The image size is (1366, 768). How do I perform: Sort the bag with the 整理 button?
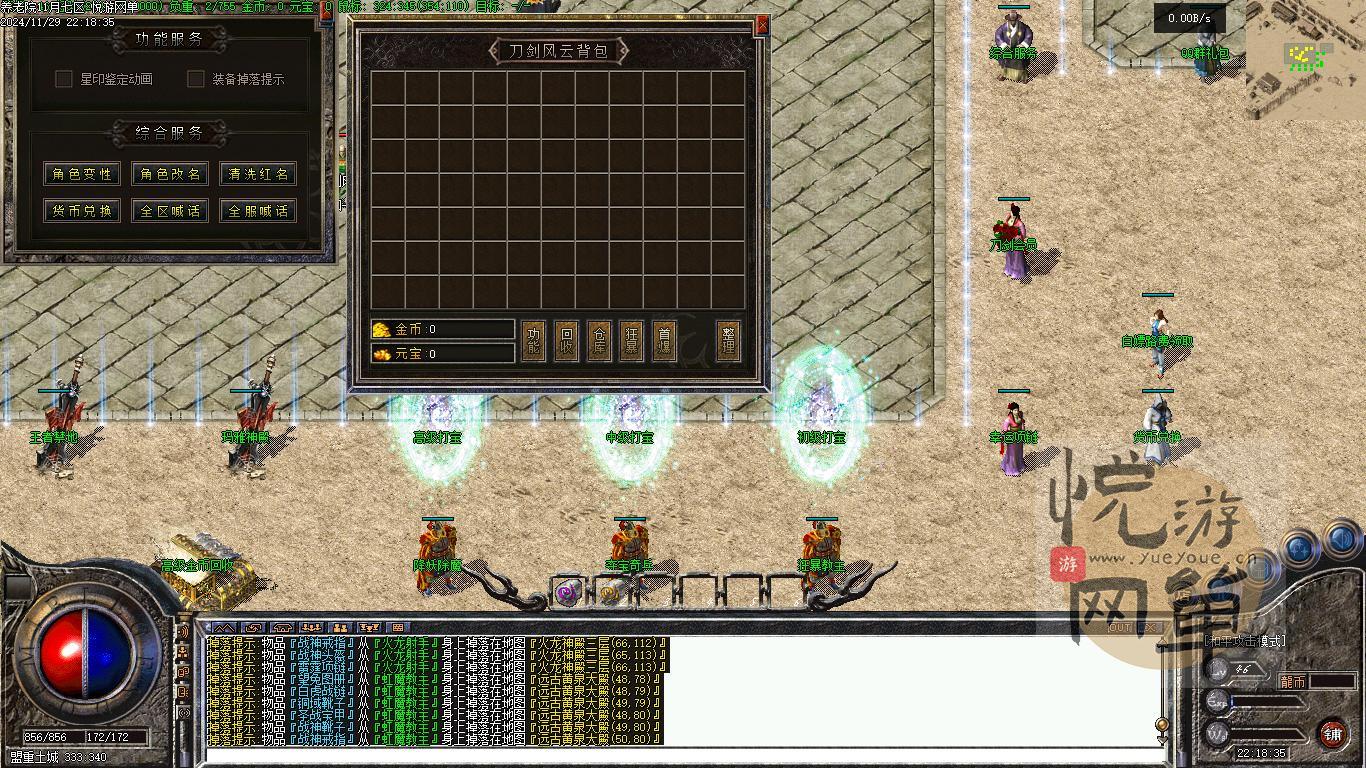(x=729, y=341)
